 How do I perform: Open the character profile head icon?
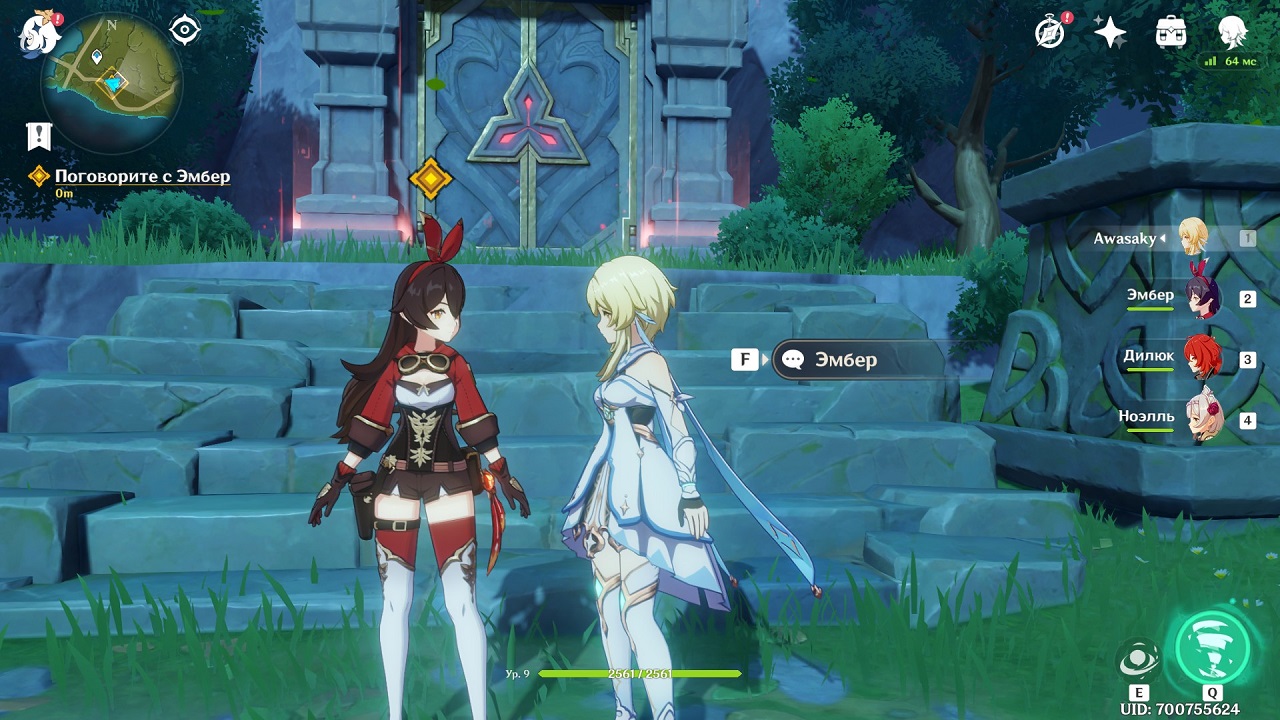pos(1232,33)
